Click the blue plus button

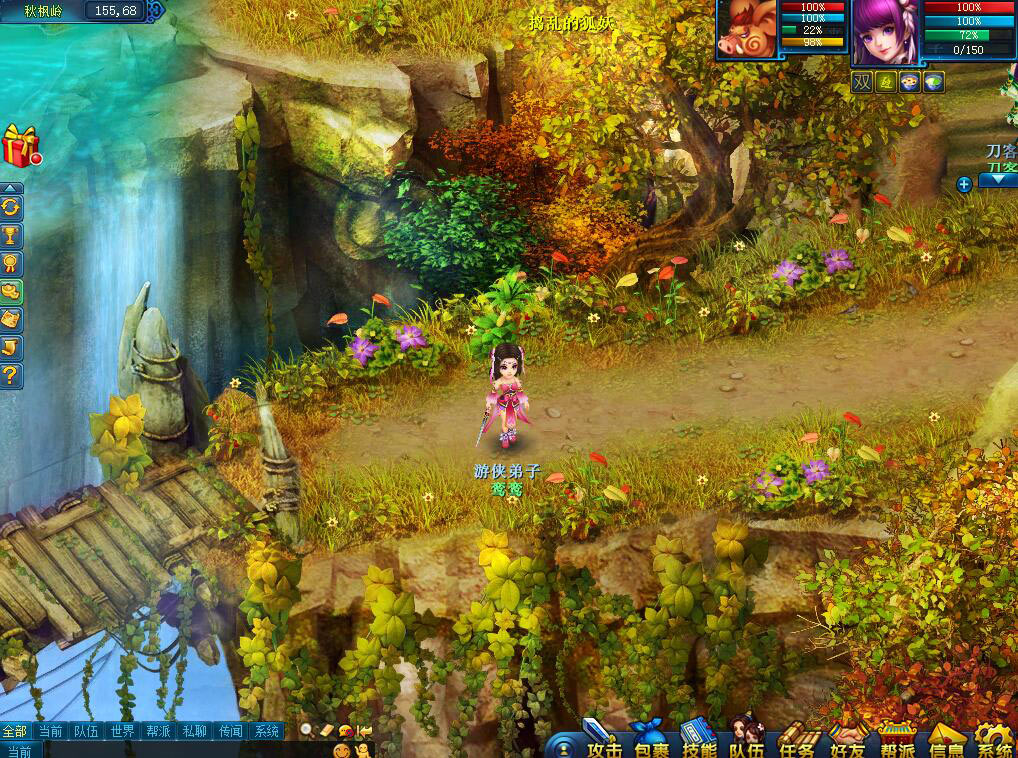(964, 184)
